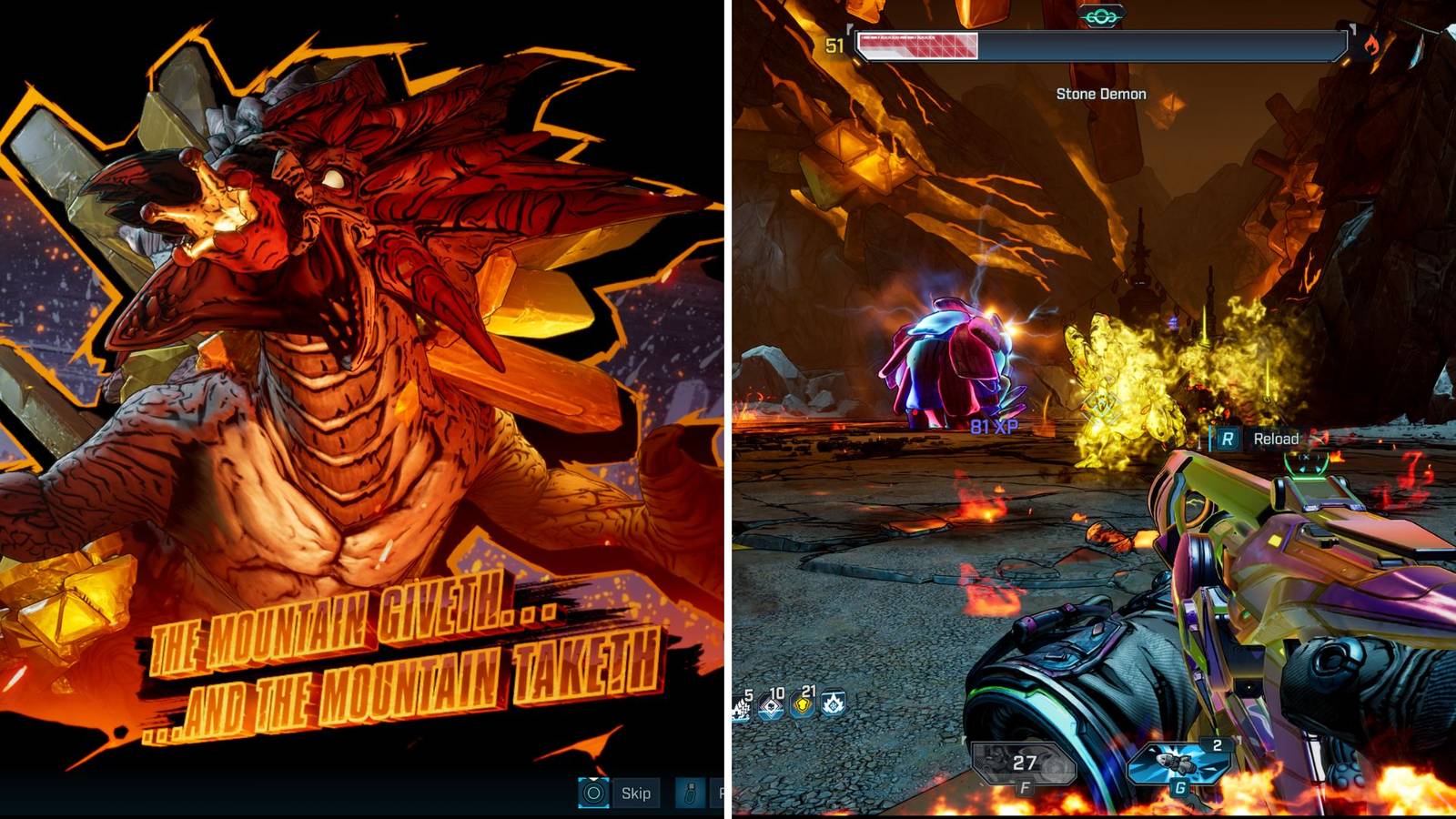The width and height of the screenshot is (1456, 819).
Task: Toggle the microphone indicator icon at bottom right
Action: tap(689, 793)
